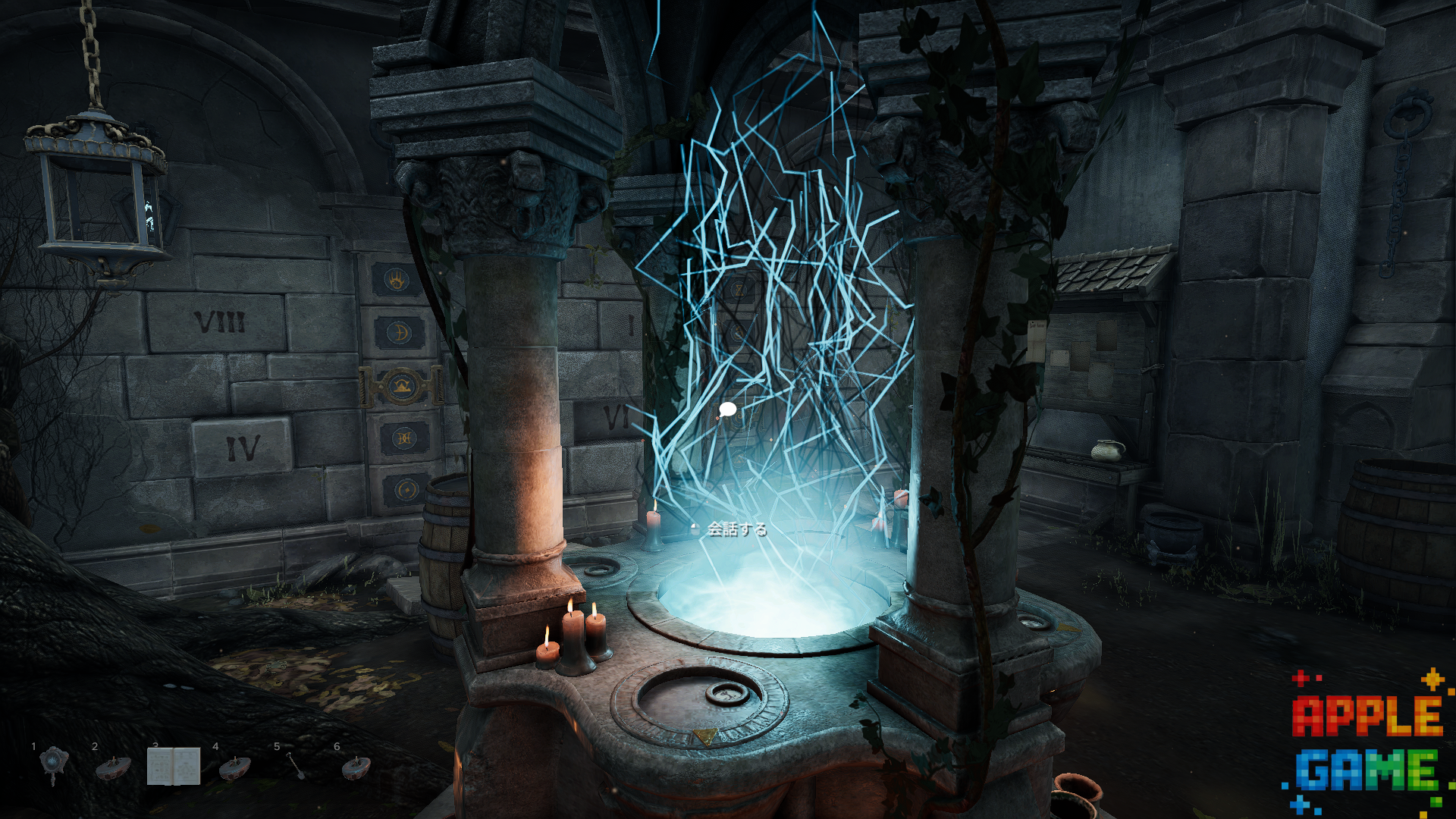Select the ornate hand mirror in the hotbar
The height and width of the screenshot is (819, 1456).
tap(53, 764)
